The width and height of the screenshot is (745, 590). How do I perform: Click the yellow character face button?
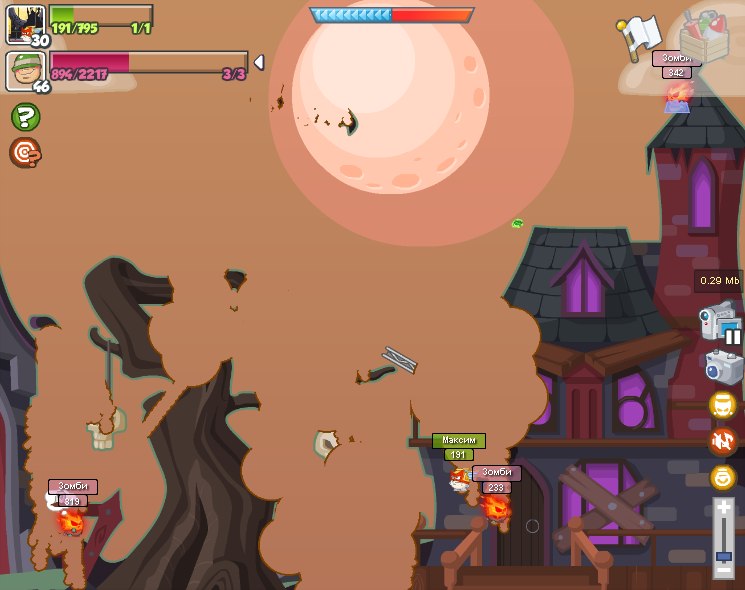point(723,405)
